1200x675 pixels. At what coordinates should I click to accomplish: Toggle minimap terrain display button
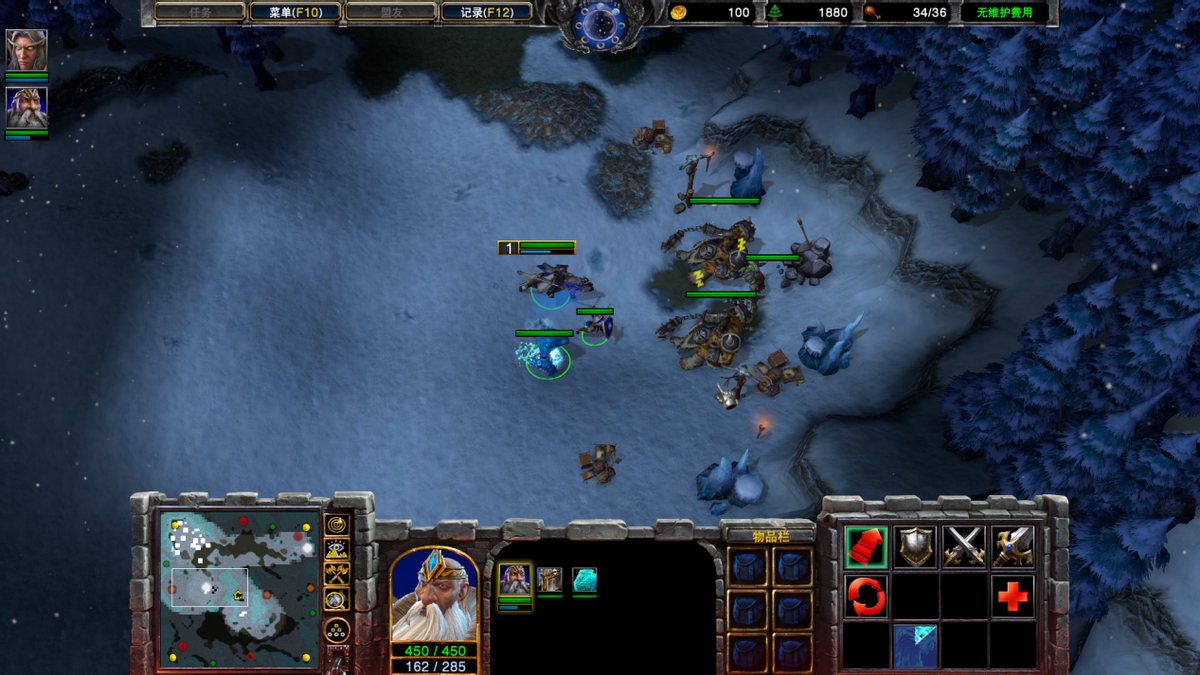point(337,549)
